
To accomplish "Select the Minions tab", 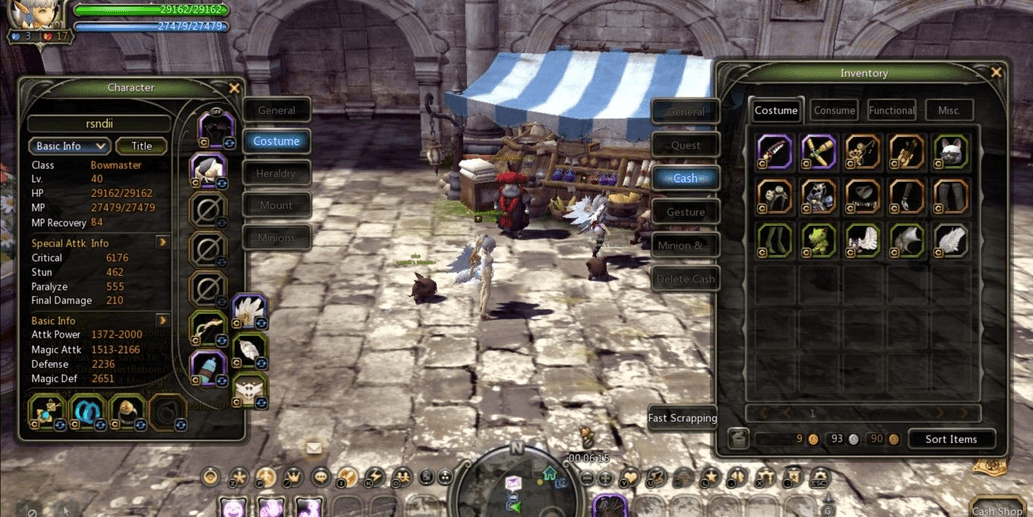I will tap(276, 238).
